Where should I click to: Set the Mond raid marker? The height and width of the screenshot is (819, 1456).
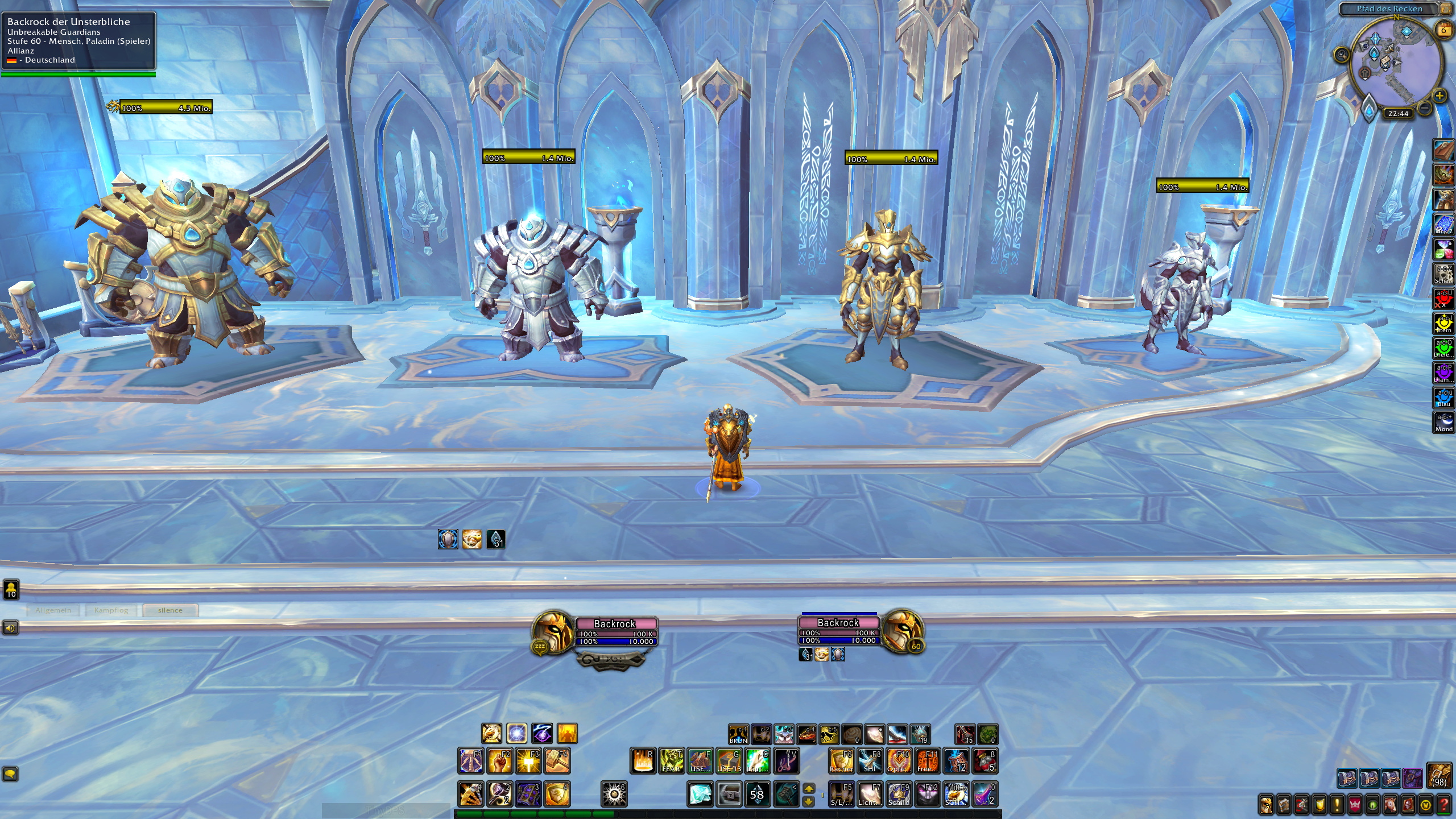click(1443, 422)
